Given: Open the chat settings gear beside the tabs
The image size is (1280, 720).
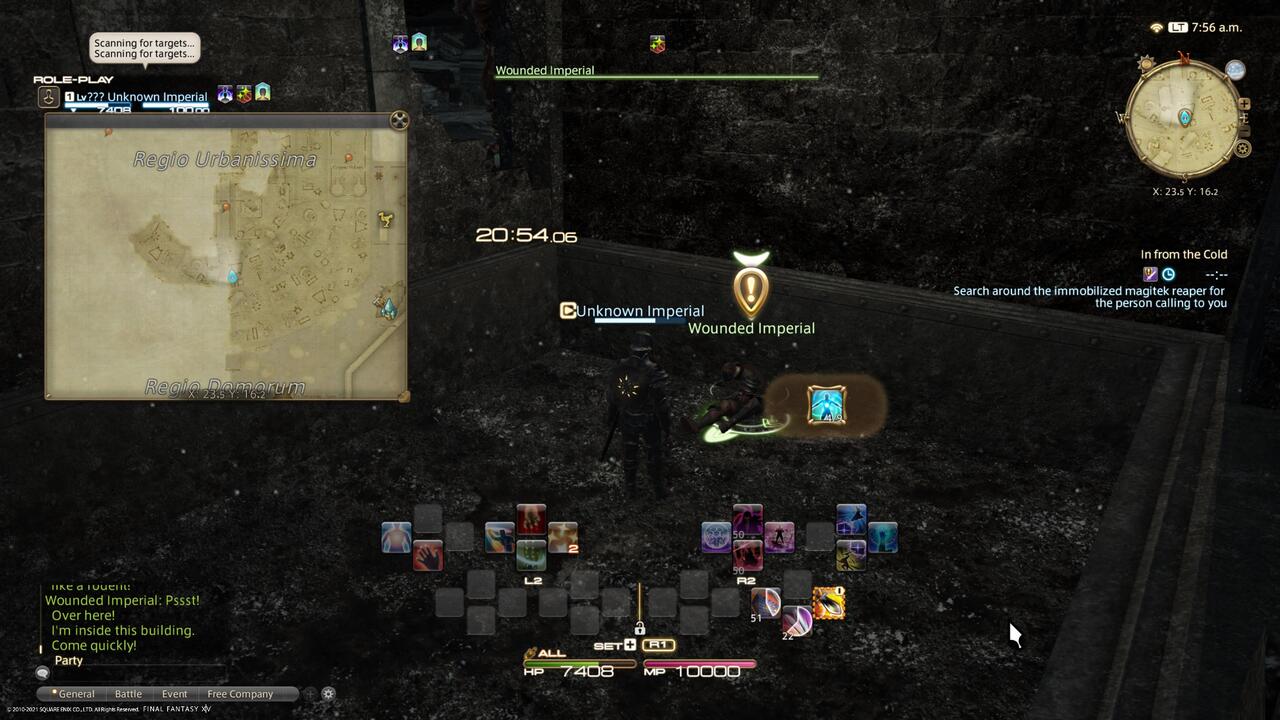Looking at the screenshot, I should (x=327, y=693).
